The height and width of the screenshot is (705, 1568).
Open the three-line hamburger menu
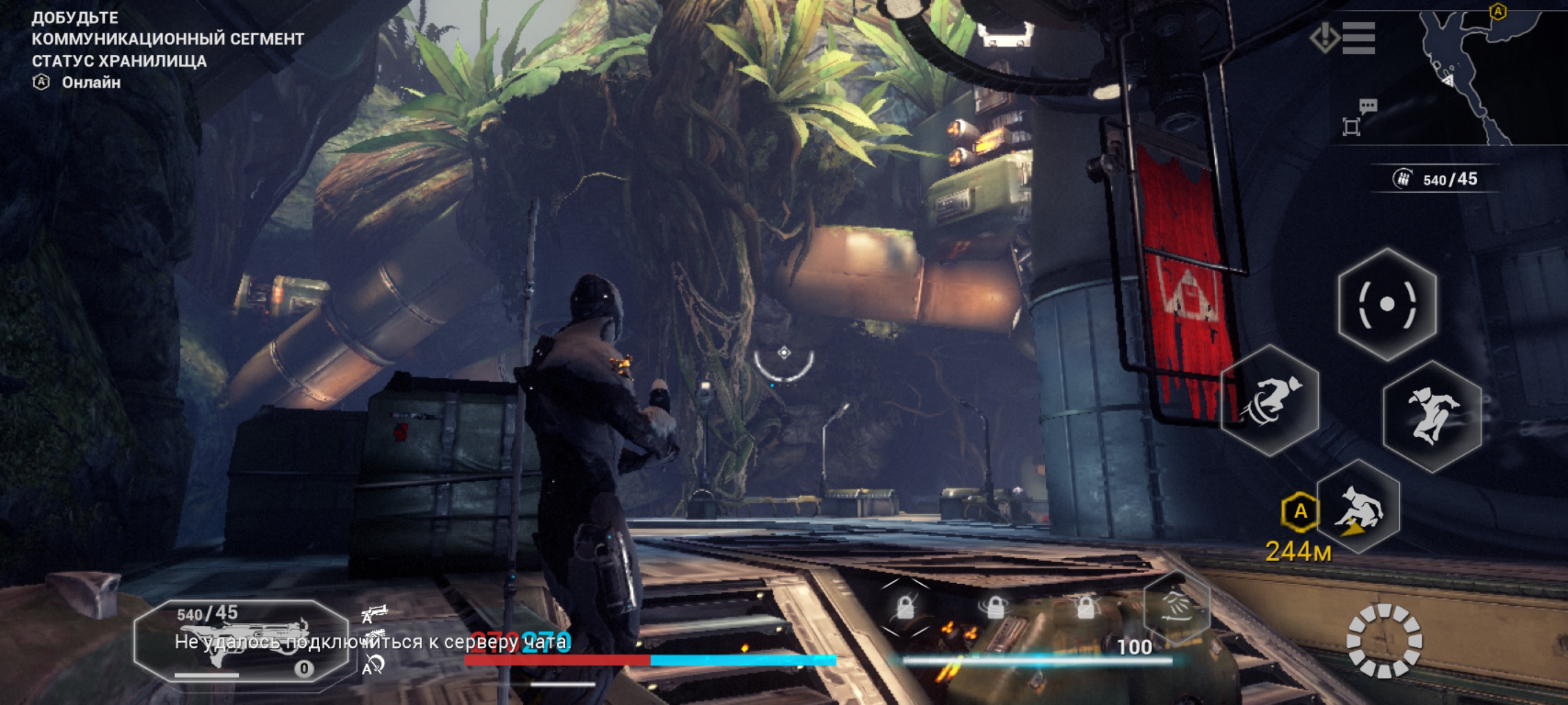pos(1358,38)
